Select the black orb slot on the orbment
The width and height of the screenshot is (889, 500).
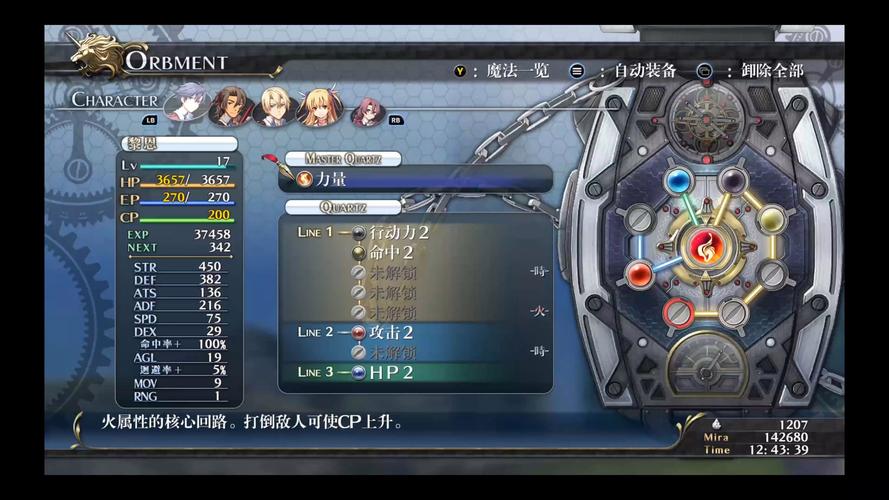pos(733,181)
